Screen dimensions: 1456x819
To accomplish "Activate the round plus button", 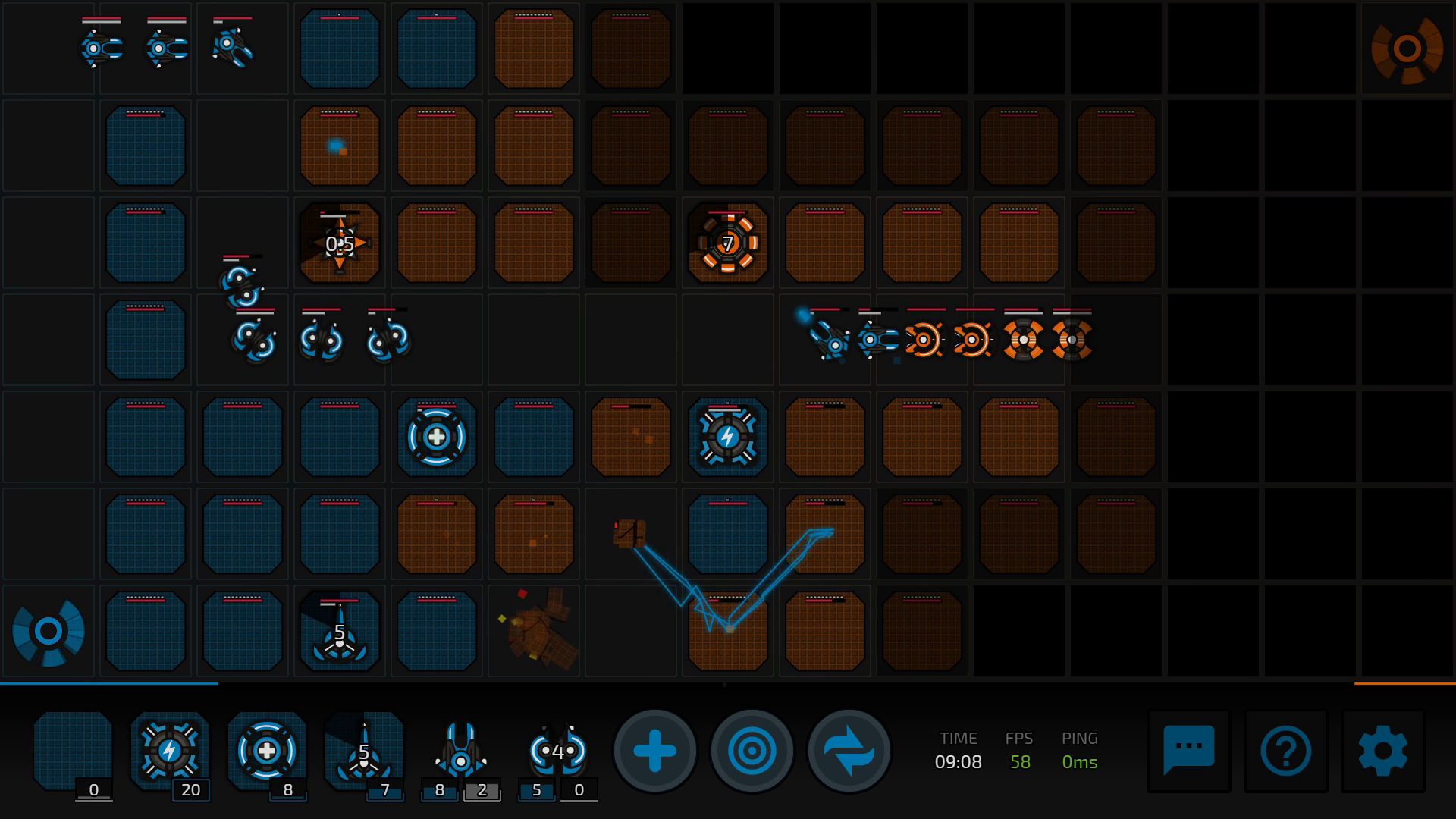I will point(655,752).
